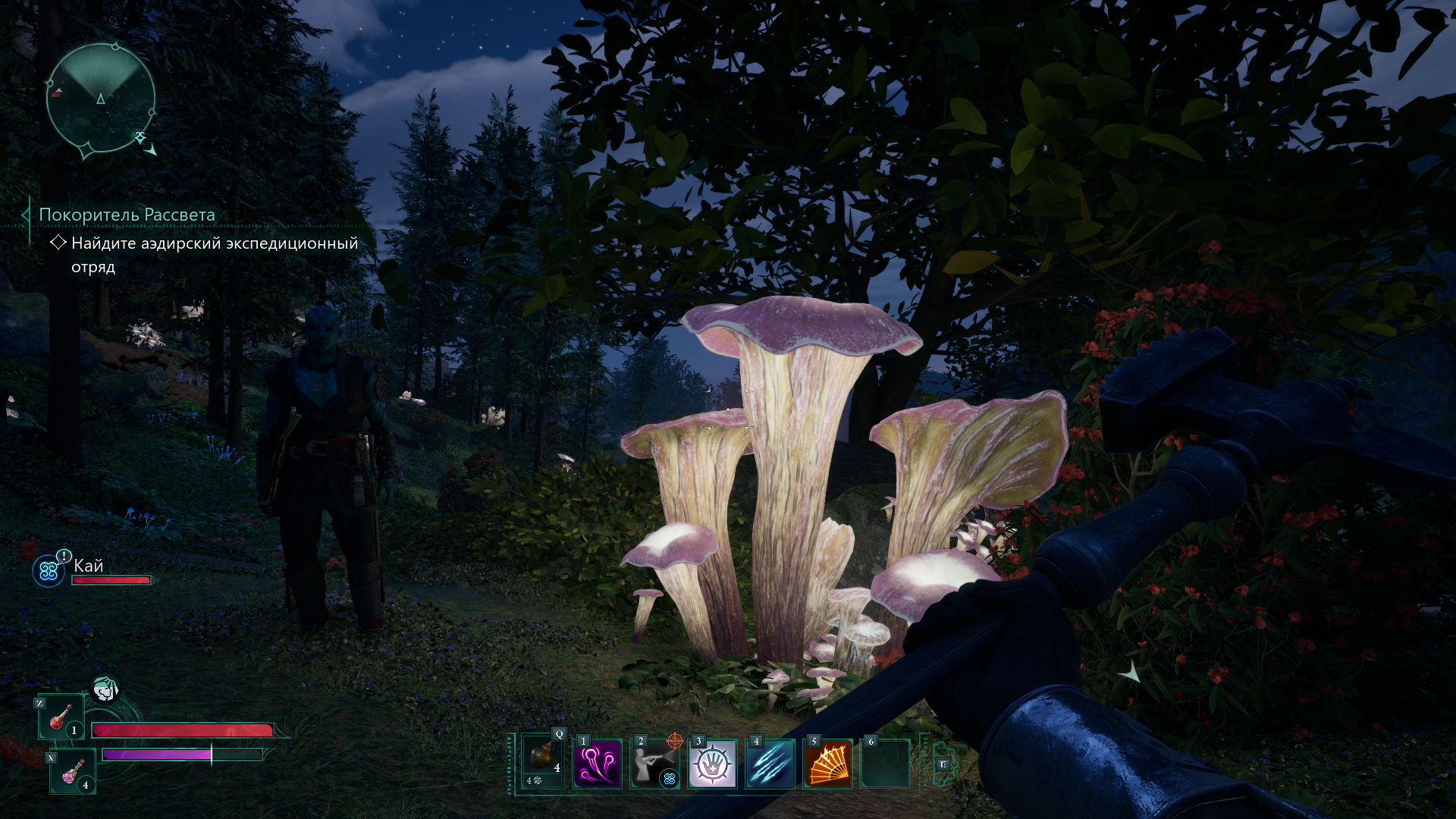Activate the orange fan of flames ability

827,764
